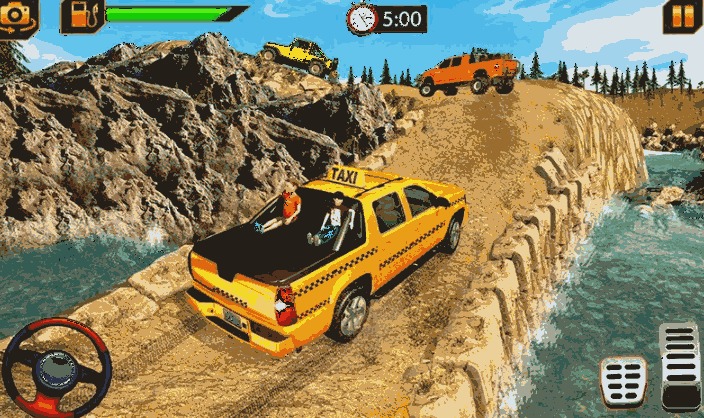Screen dimensions: 704x418
Task: Hit the brake pedal
Action: pos(623,379)
